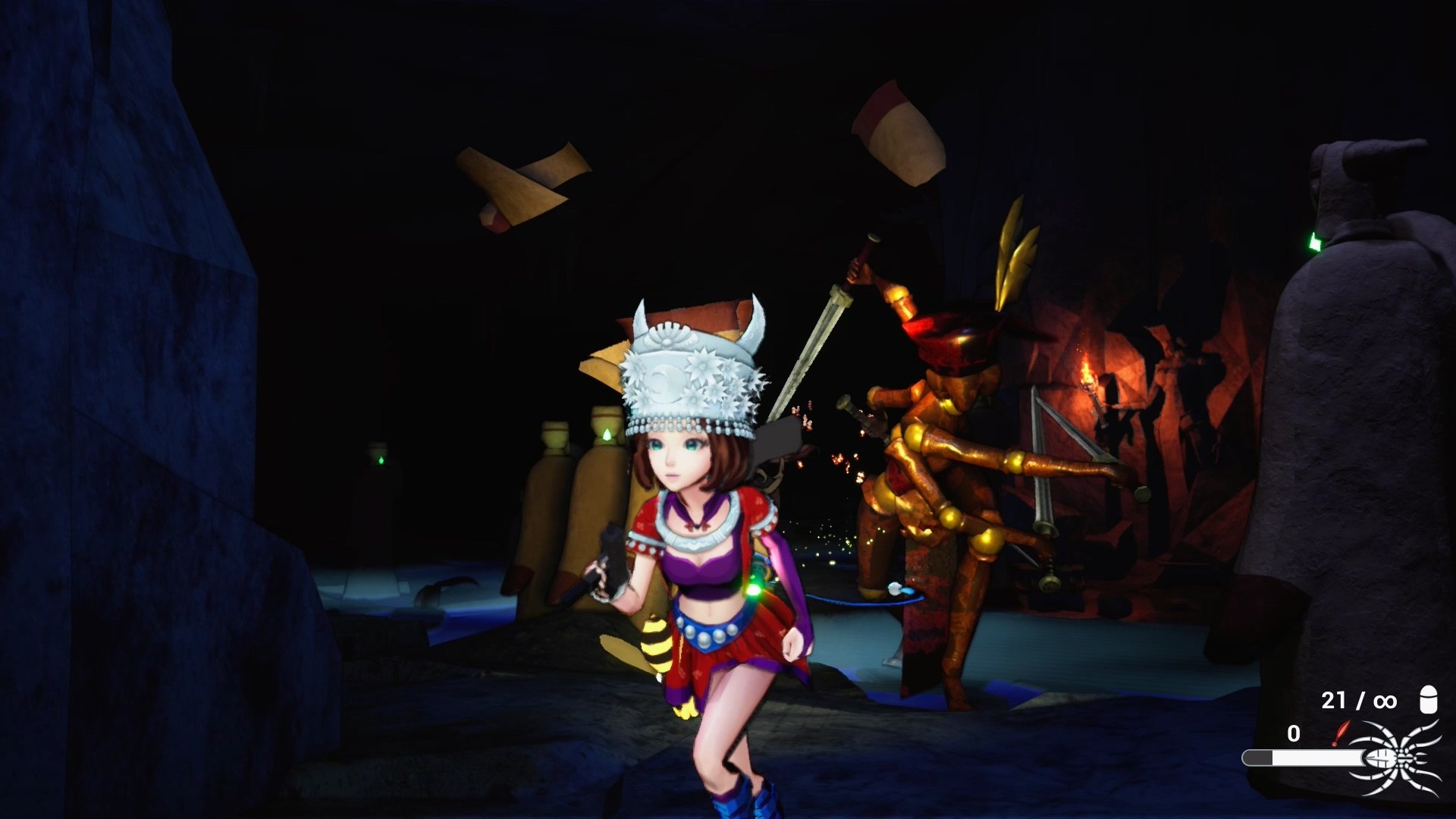
Task: Click the white reticle orb near the enemy
Action: pyautogui.click(x=894, y=588)
